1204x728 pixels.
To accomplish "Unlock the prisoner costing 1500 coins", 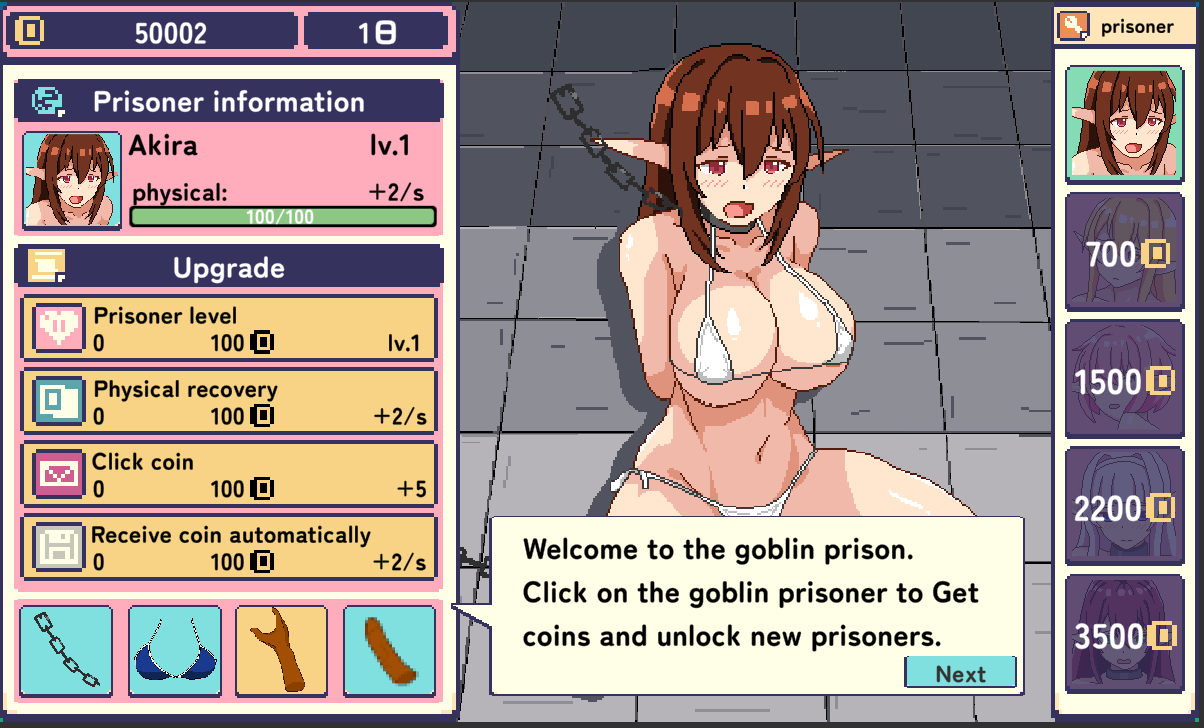I will (1123, 380).
